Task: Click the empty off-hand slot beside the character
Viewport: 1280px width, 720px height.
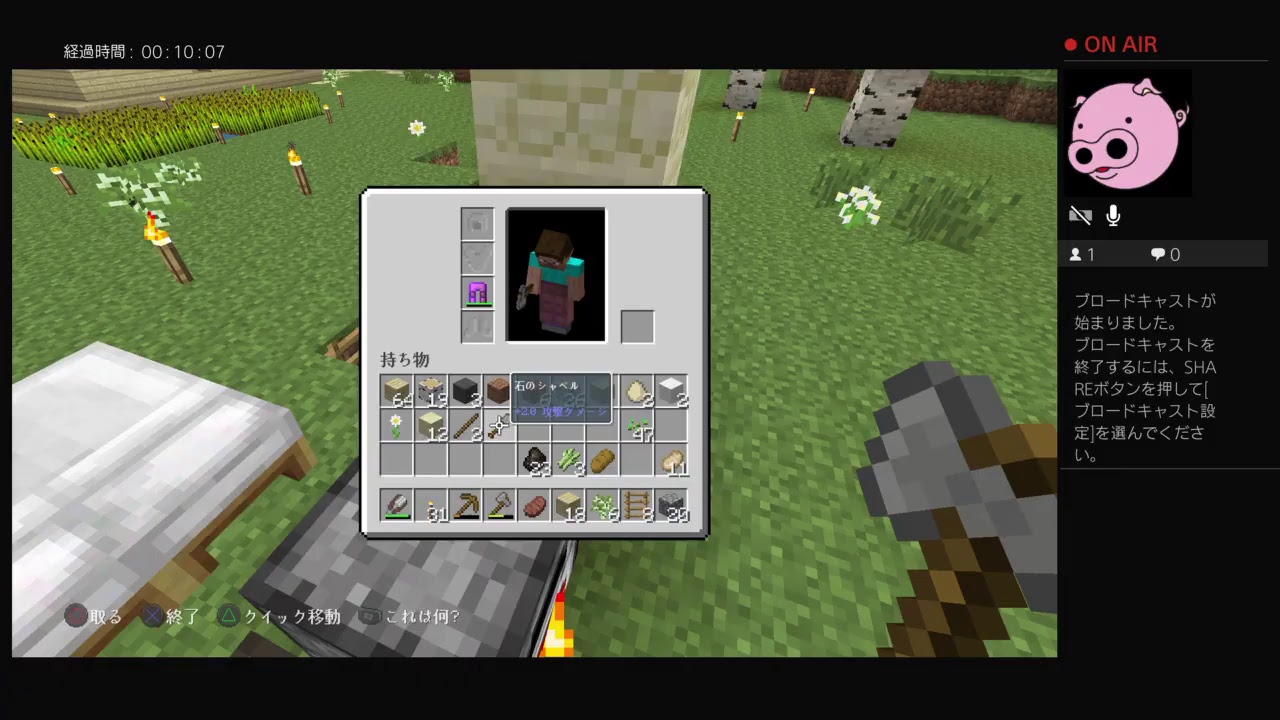Action: [x=638, y=325]
